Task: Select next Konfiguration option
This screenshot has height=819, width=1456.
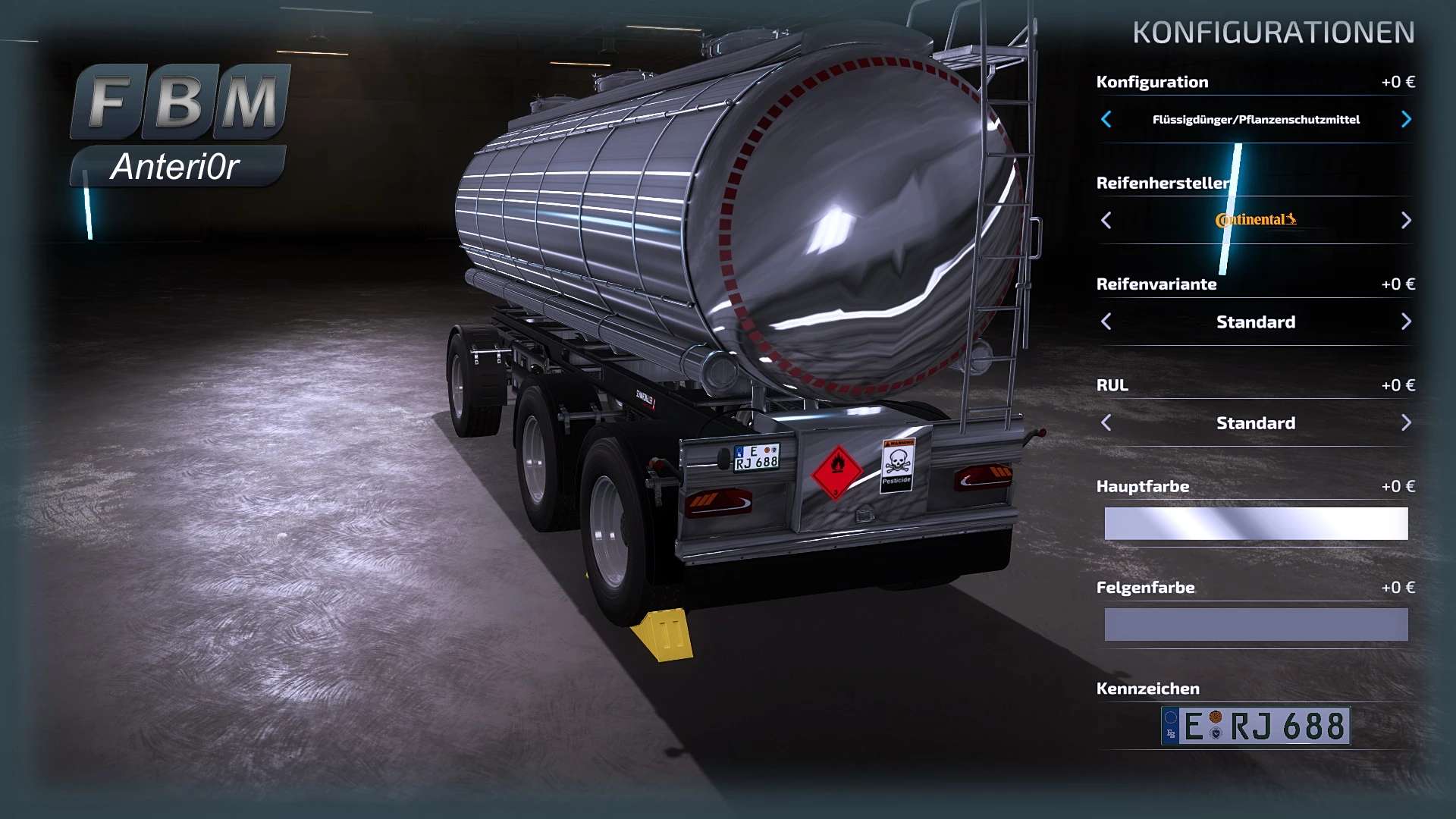Action: tap(1406, 119)
